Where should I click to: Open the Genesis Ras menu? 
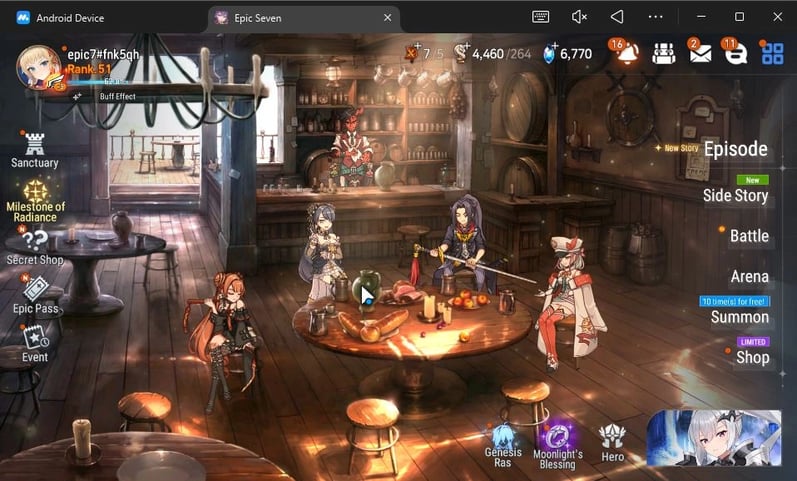pyautogui.click(x=503, y=444)
